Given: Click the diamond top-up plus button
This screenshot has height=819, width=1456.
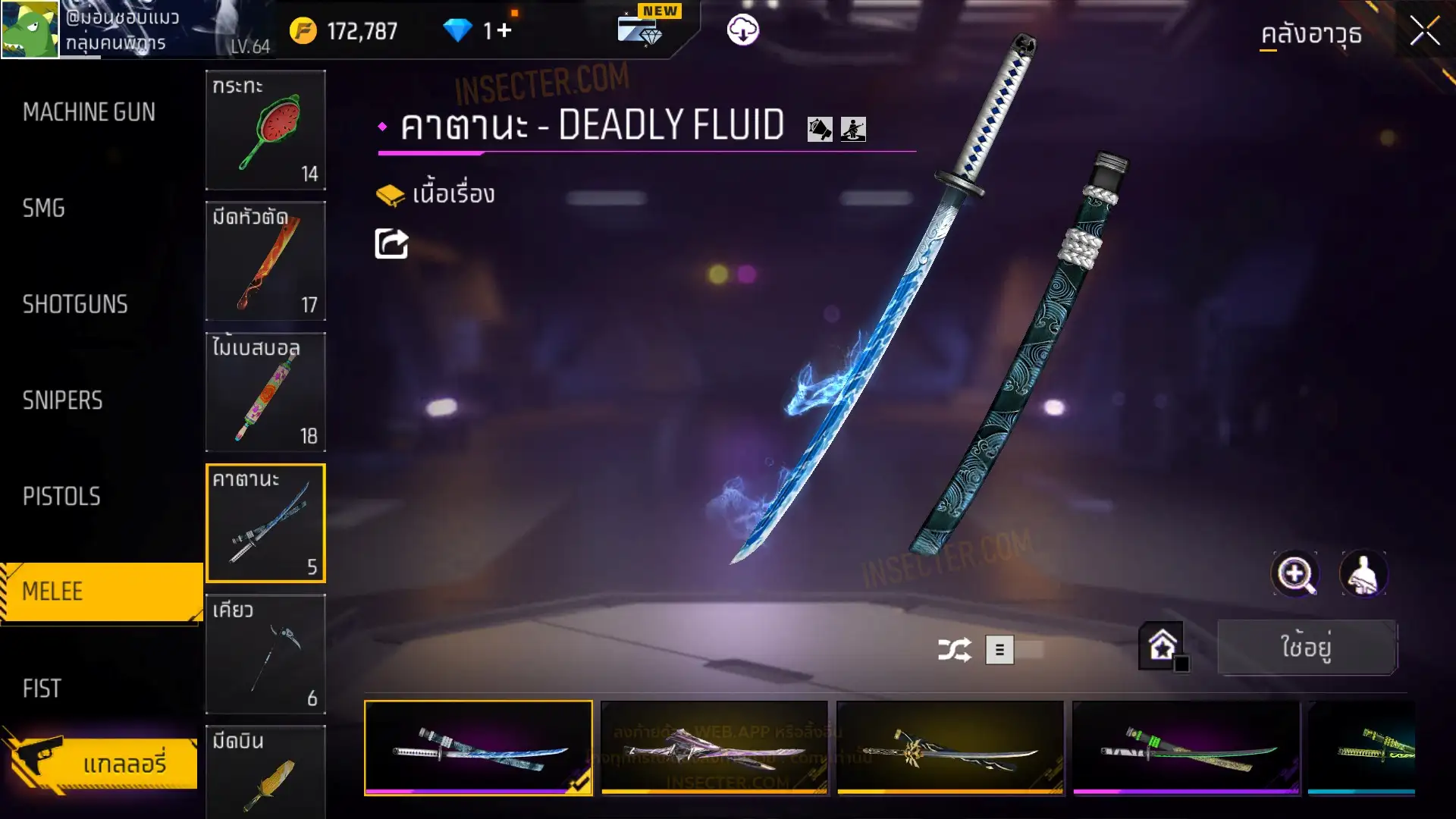Looking at the screenshot, I should [504, 30].
